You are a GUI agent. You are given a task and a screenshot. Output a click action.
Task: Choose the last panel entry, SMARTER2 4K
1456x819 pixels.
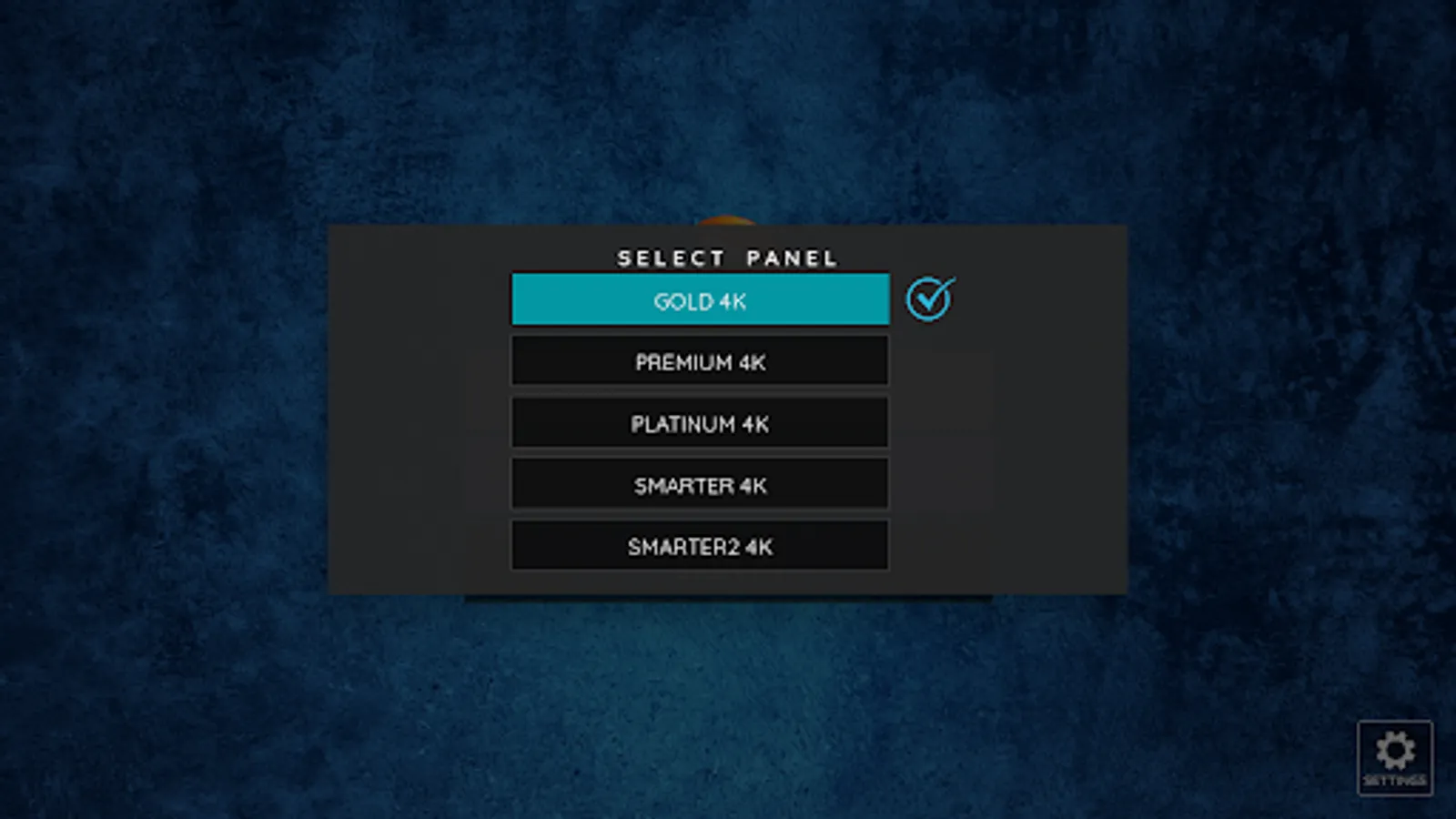pos(700,546)
